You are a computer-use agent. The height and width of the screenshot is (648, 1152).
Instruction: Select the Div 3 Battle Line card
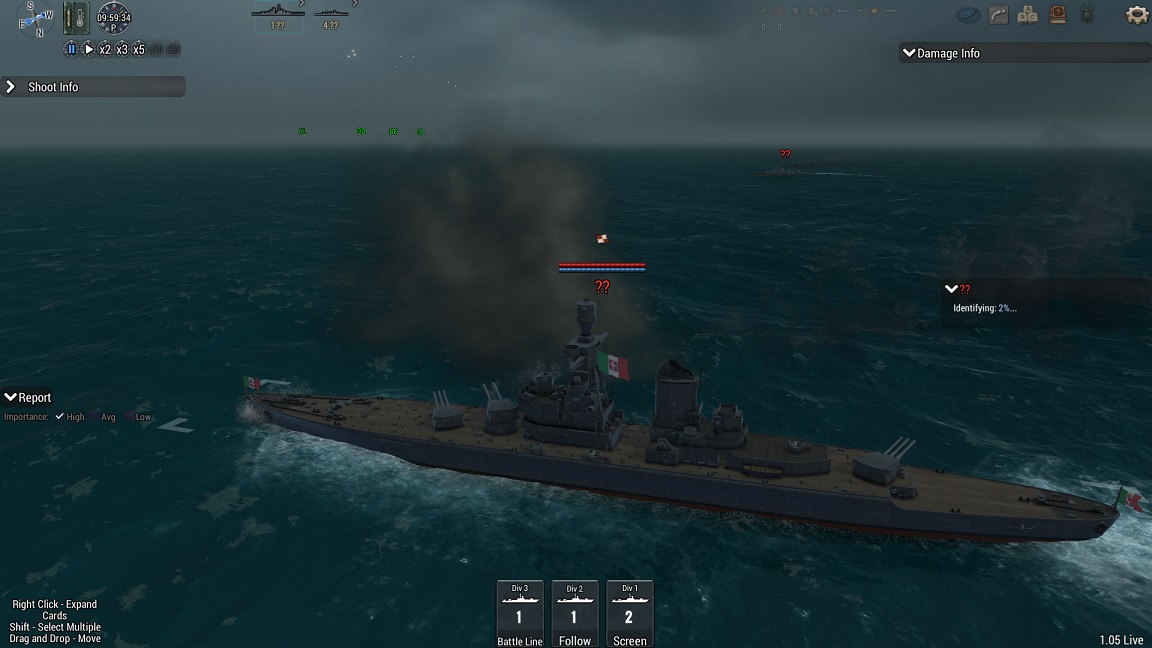(x=519, y=612)
